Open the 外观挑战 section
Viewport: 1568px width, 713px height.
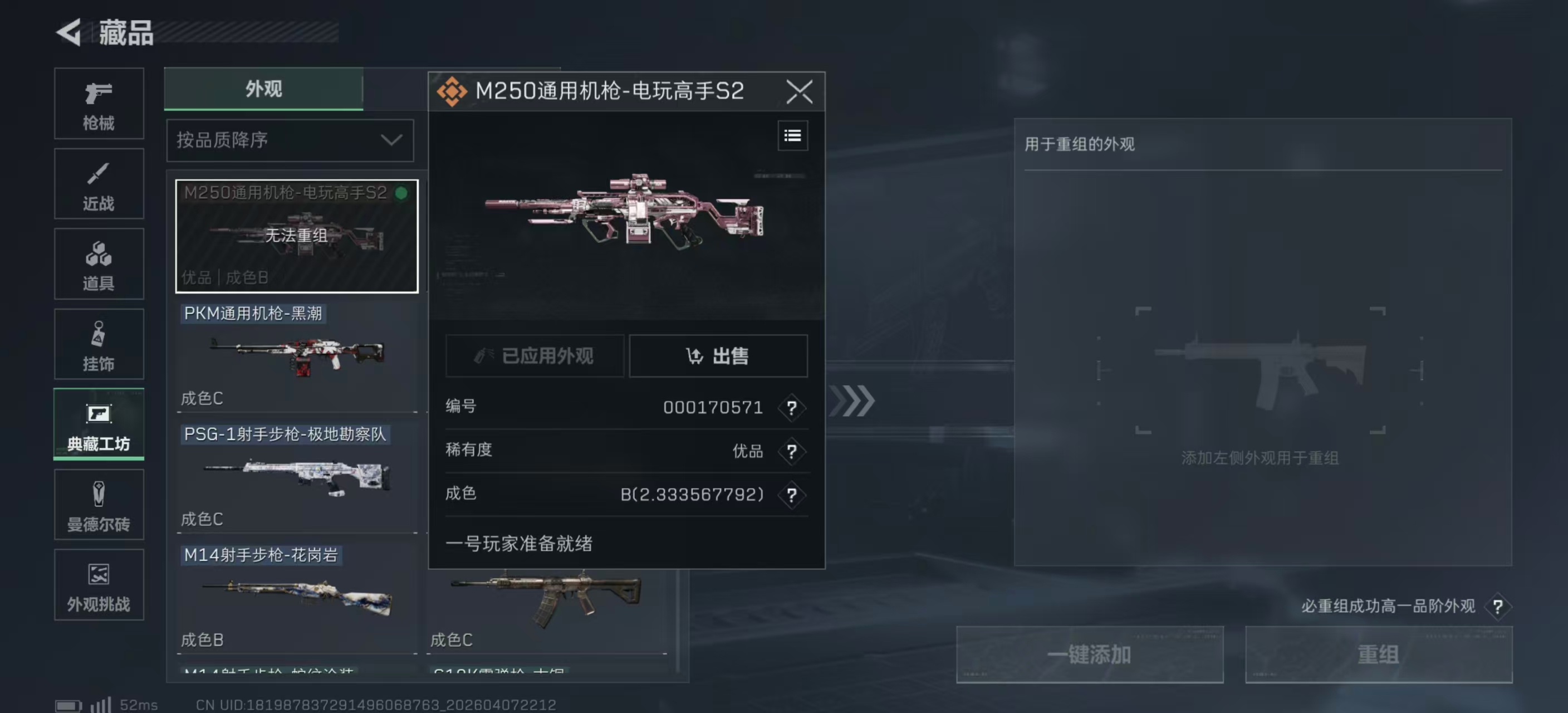point(99,585)
